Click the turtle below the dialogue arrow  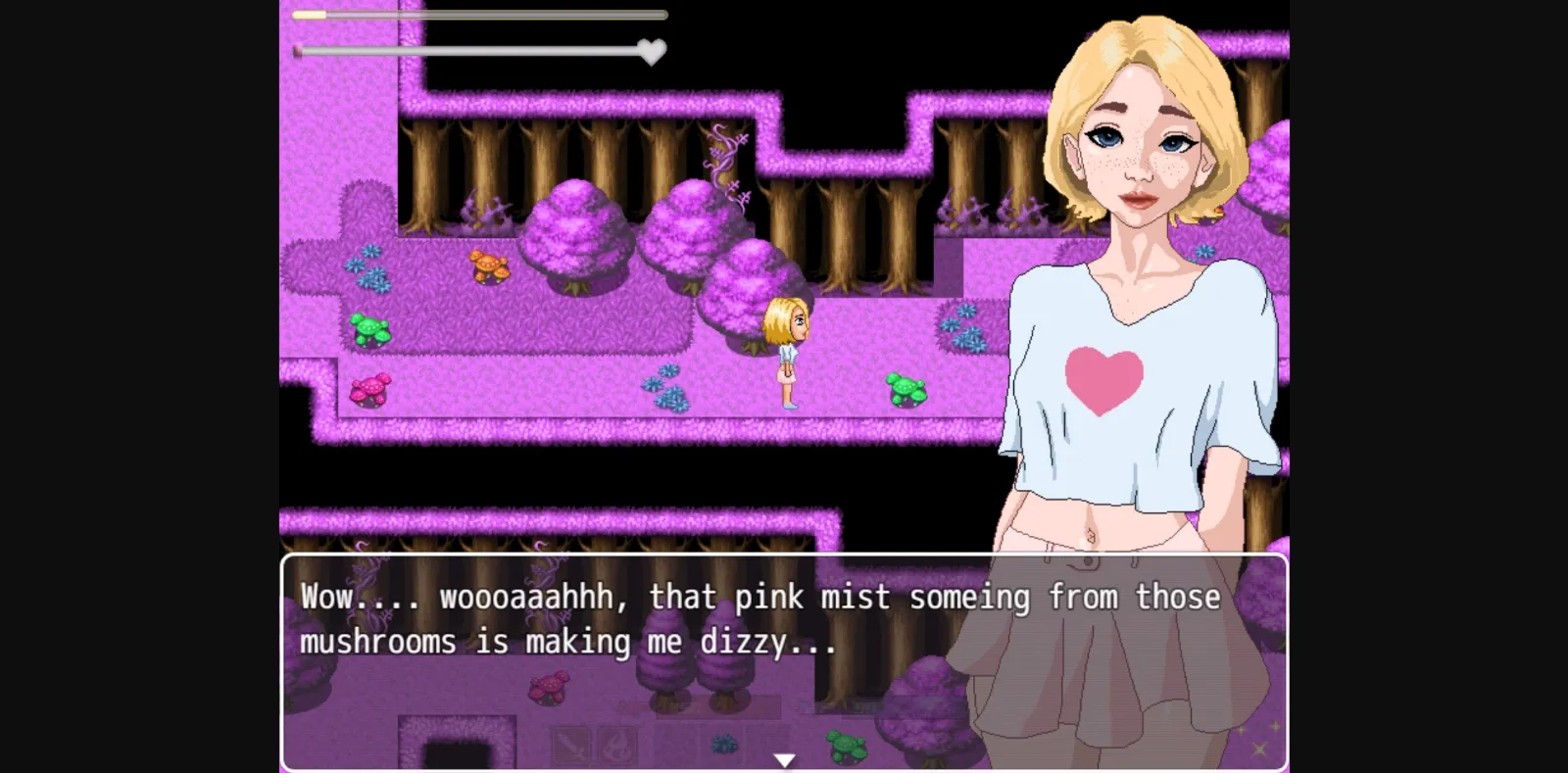tap(845, 747)
